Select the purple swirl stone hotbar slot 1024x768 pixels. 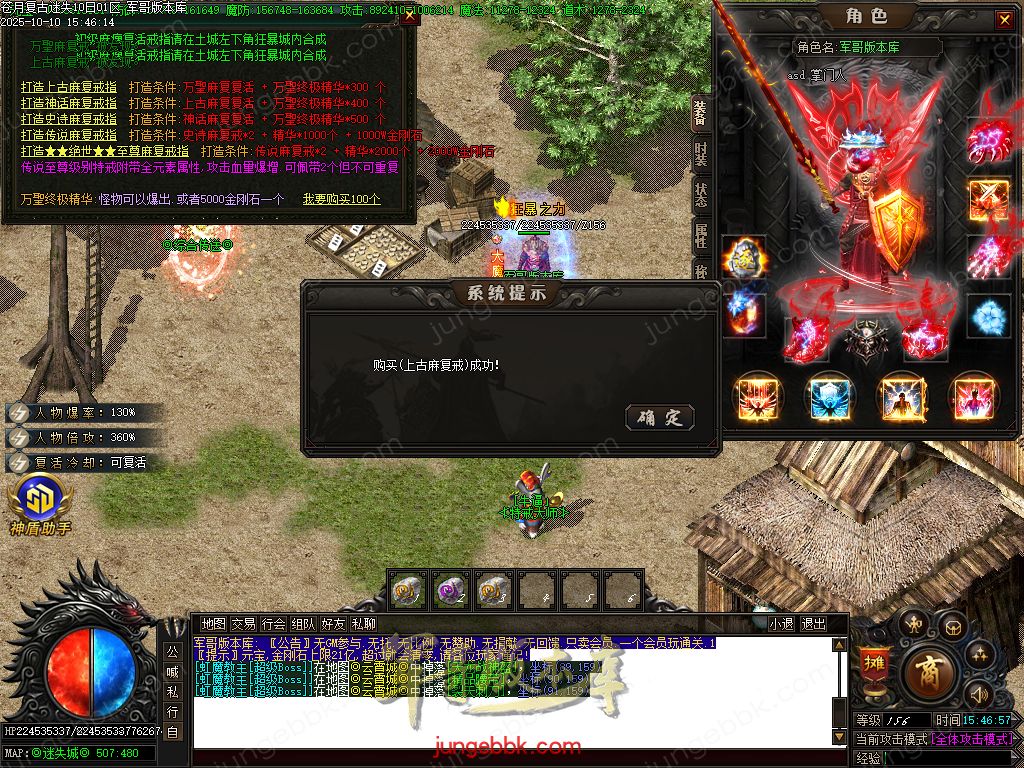451,589
